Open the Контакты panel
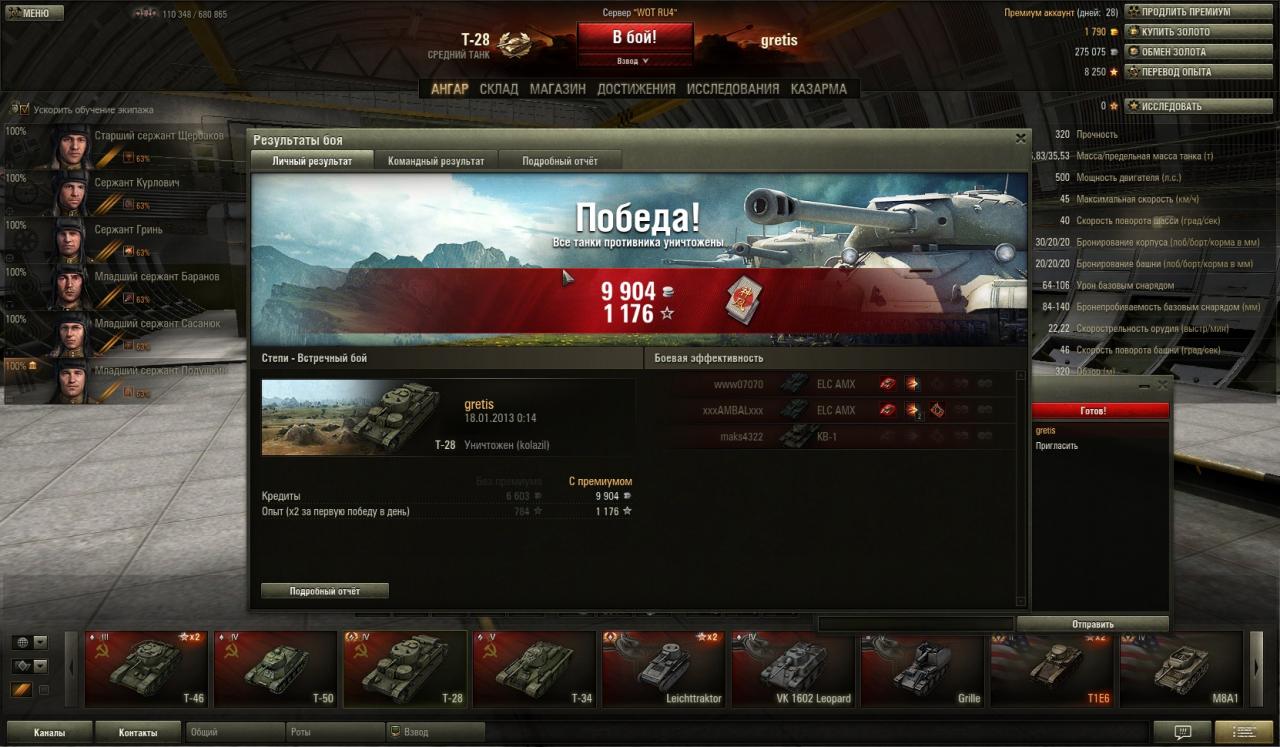The image size is (1280, 747). coord(138,732)
